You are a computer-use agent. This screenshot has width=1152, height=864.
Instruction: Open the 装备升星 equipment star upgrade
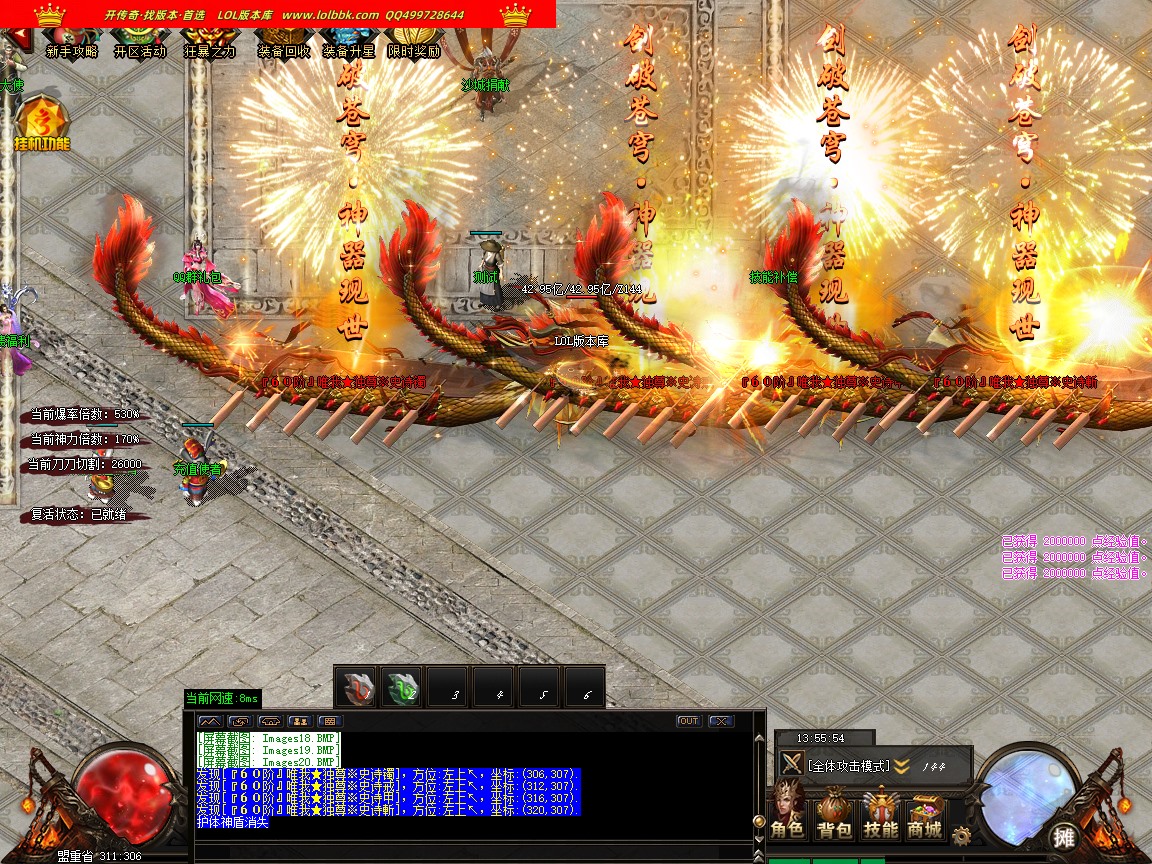[349, 43]
